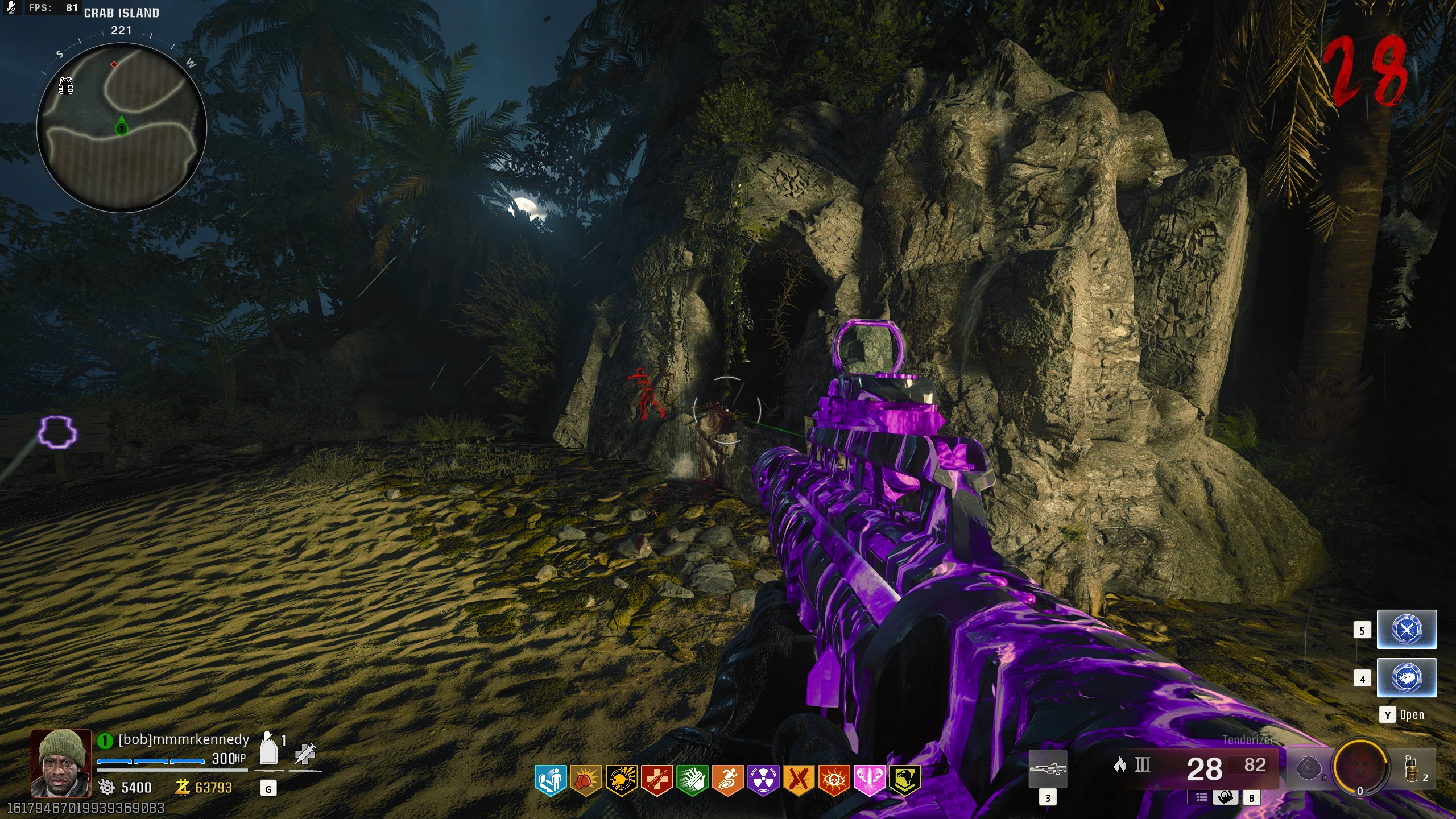Select the purple radiation Elemental Pop perk
This screenshot has height=819, width=1456.
763,780
